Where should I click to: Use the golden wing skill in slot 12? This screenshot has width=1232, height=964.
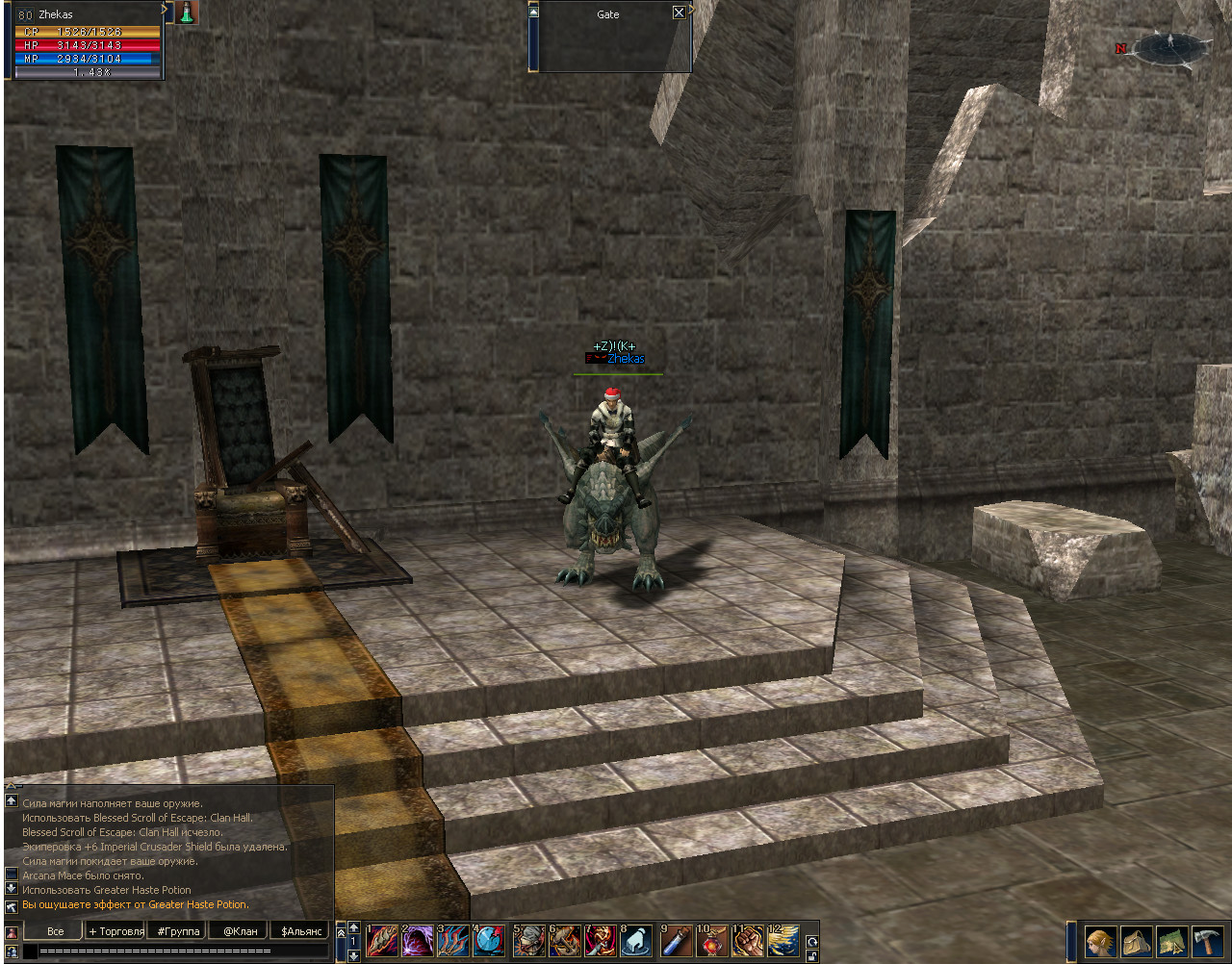click(783, 941)
